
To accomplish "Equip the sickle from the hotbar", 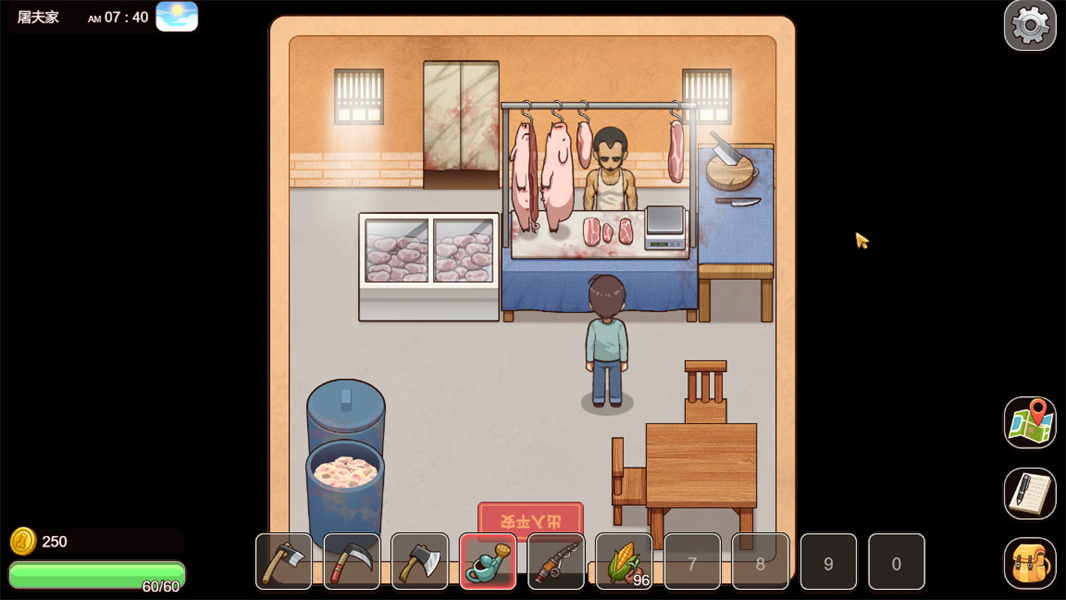I will coord(352,561).
